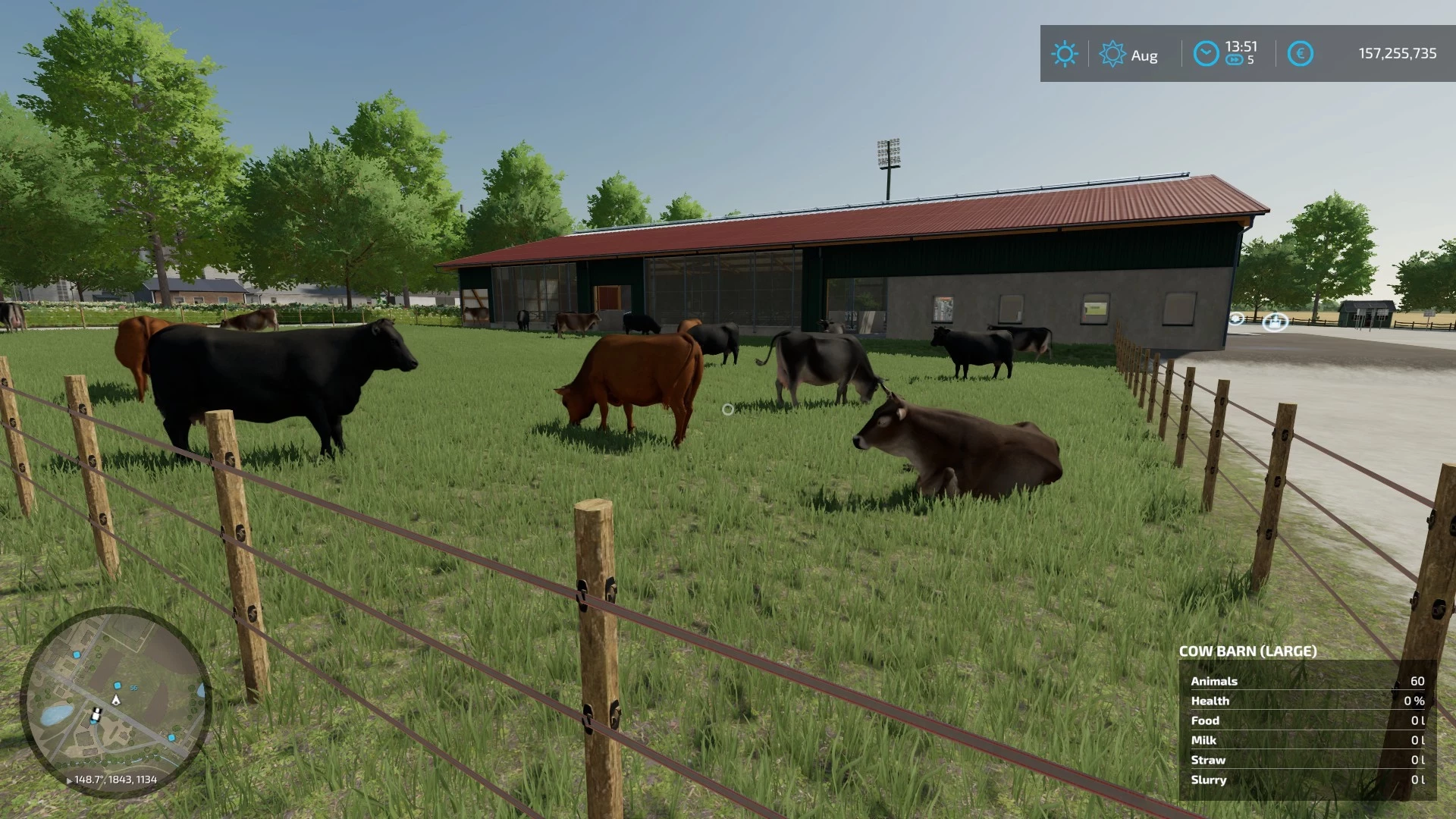
Task: Open the Aug month selector
Action: coord(1144,55)
